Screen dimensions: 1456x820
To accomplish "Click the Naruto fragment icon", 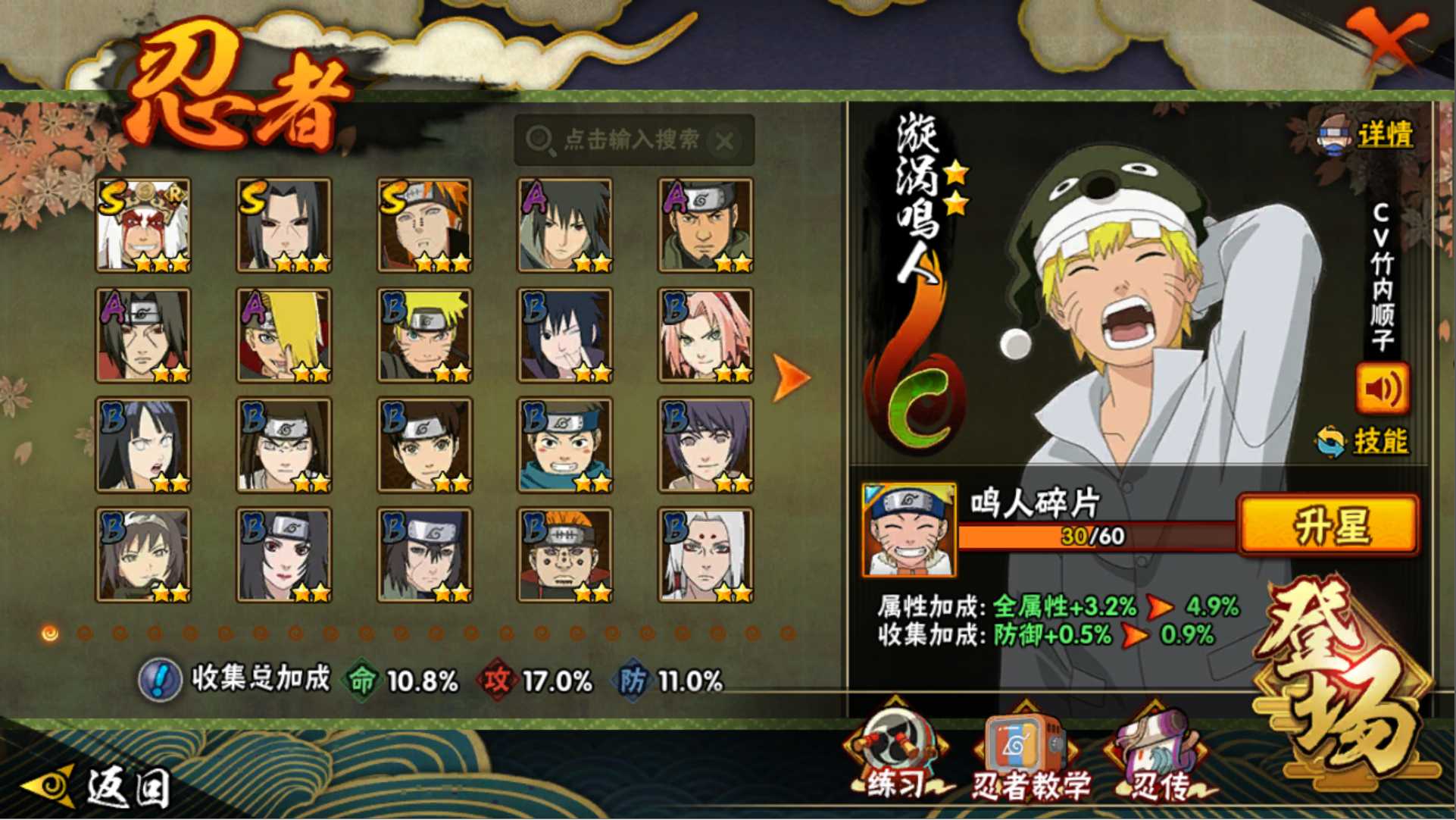I will [908, 530].
